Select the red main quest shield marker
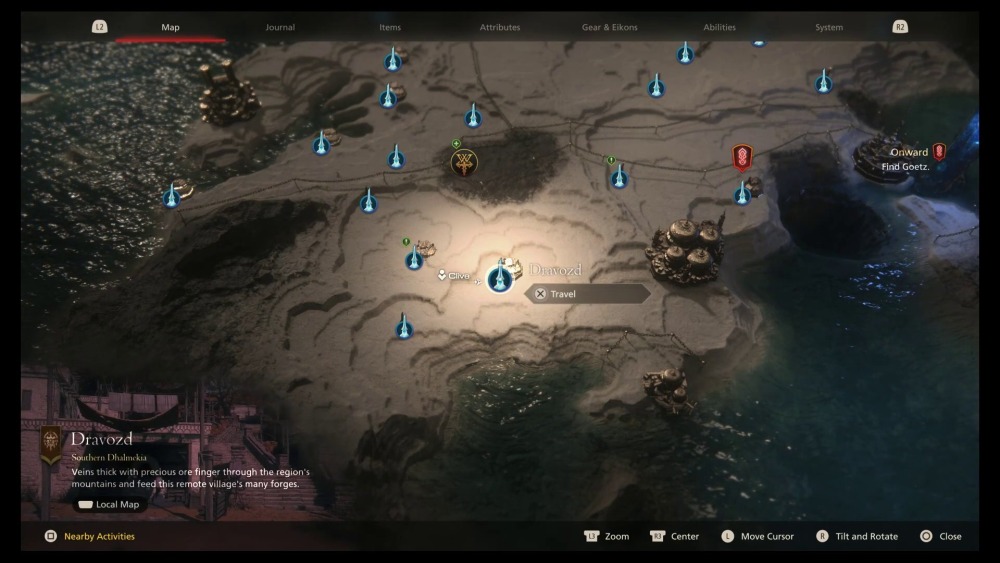This screenshot has width=1000, height=563. click(742, 157)
